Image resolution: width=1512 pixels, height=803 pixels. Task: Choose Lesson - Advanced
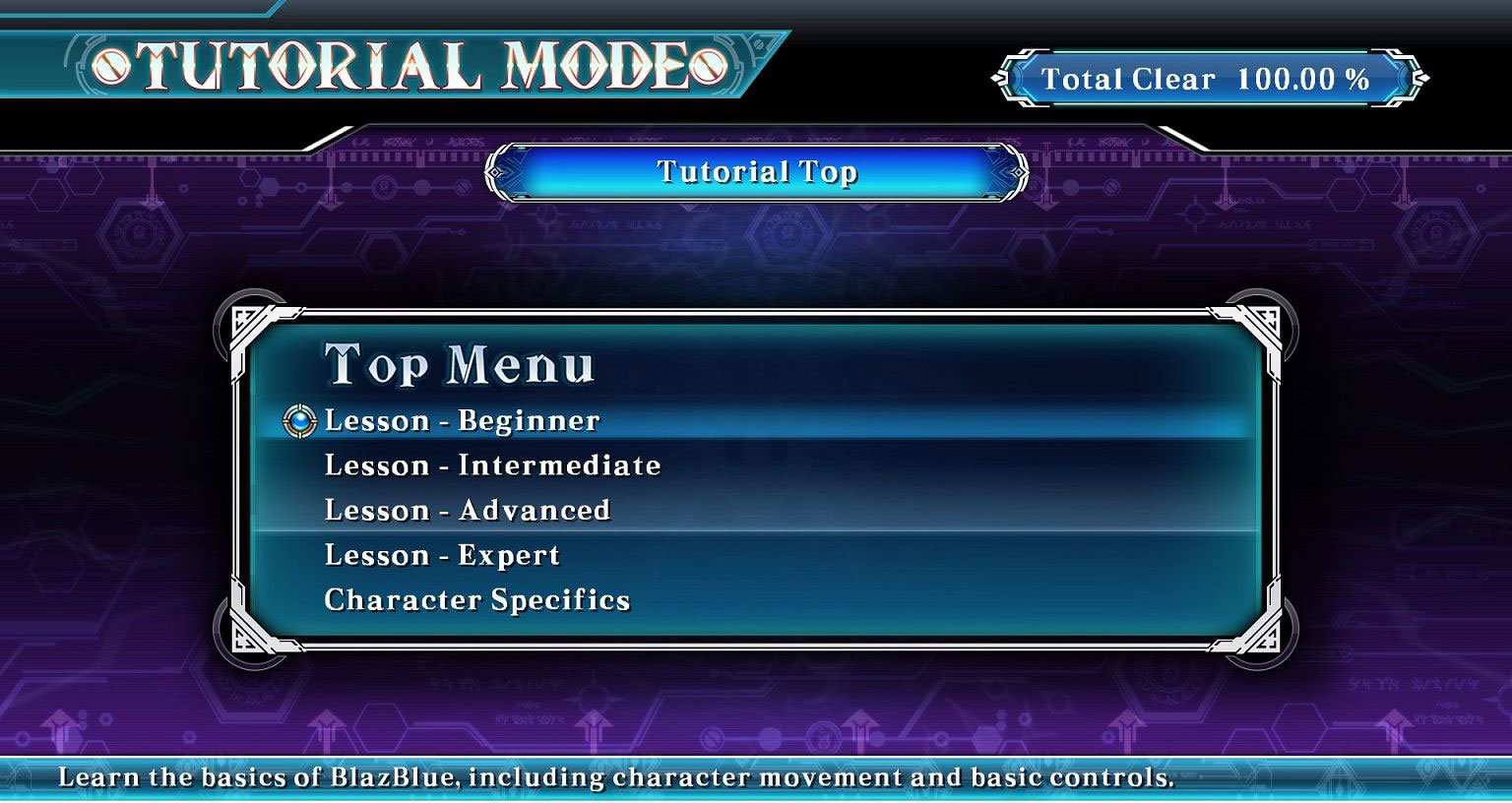click(x=468, y=511)
